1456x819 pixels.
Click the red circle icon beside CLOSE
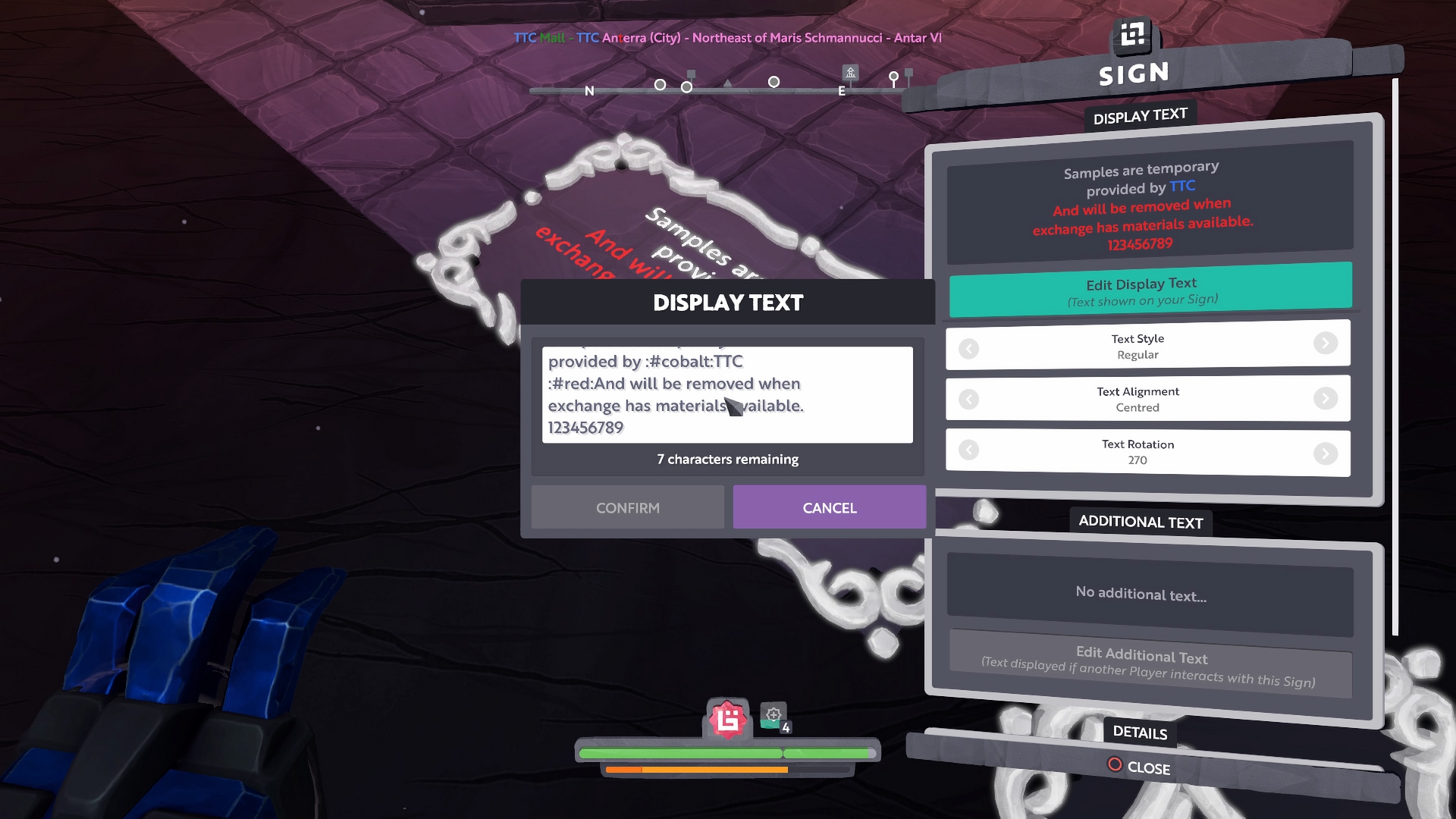tap(1115, 765)
